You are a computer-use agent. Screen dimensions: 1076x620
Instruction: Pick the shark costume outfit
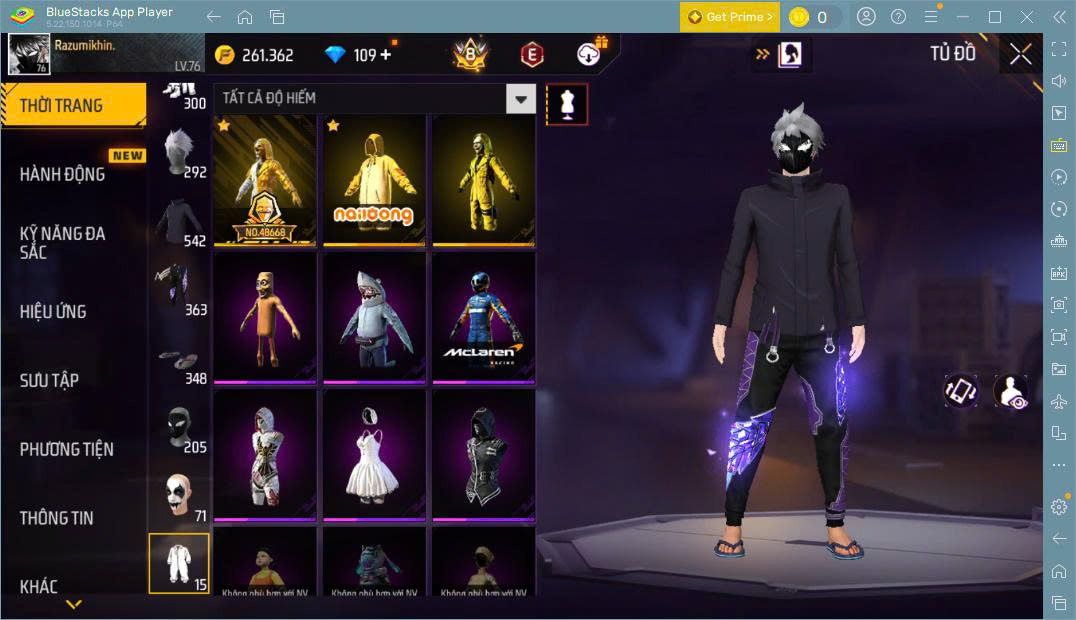click(x=373, y=317)
